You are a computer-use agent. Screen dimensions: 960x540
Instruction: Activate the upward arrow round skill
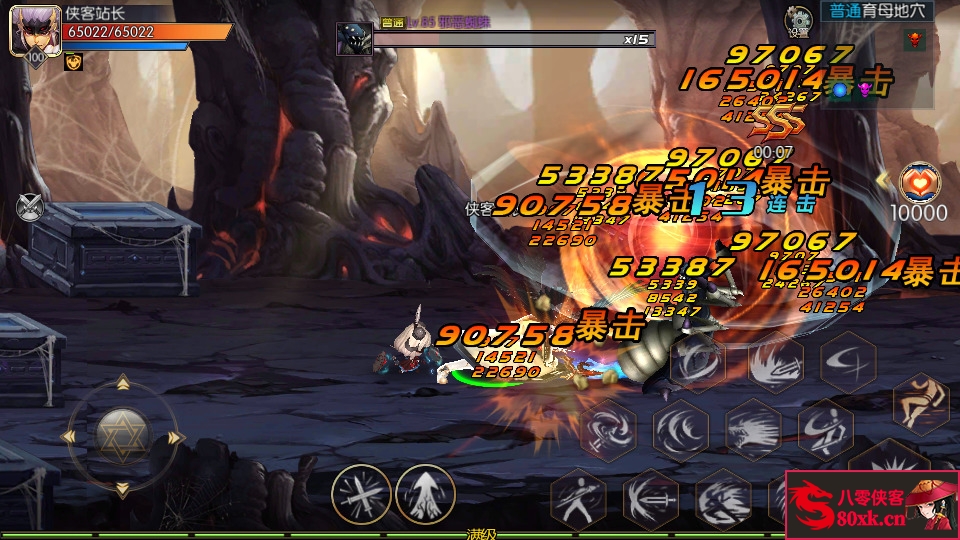[x=425, y=494]
